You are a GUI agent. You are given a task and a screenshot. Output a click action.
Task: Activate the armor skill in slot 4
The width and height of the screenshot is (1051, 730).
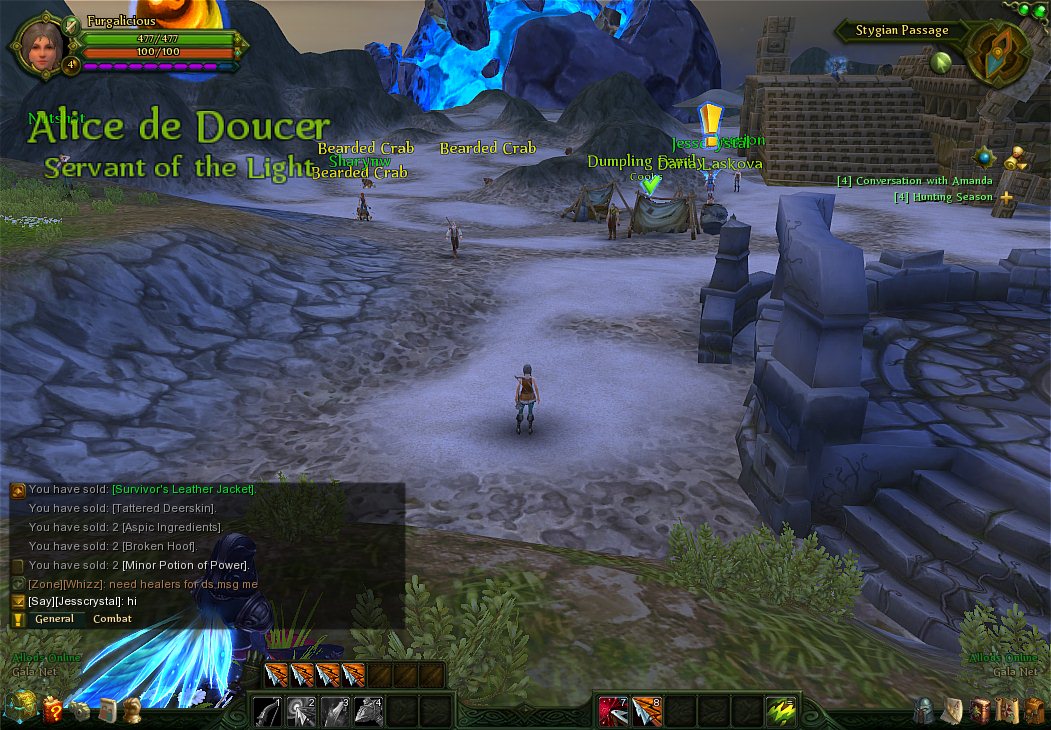pos(368,711)
